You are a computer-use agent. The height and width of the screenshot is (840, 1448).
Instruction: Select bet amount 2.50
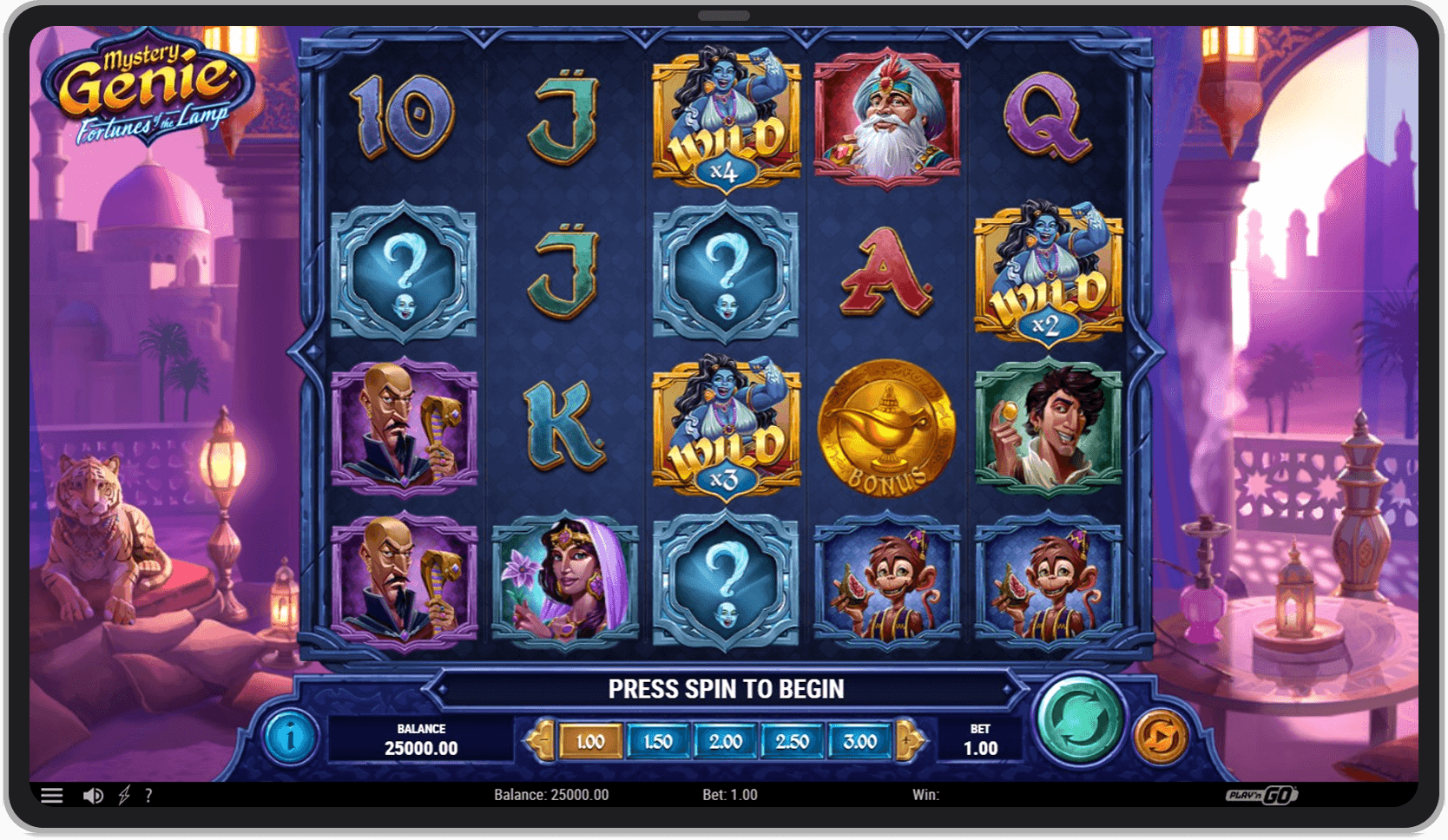coord(792,742)
